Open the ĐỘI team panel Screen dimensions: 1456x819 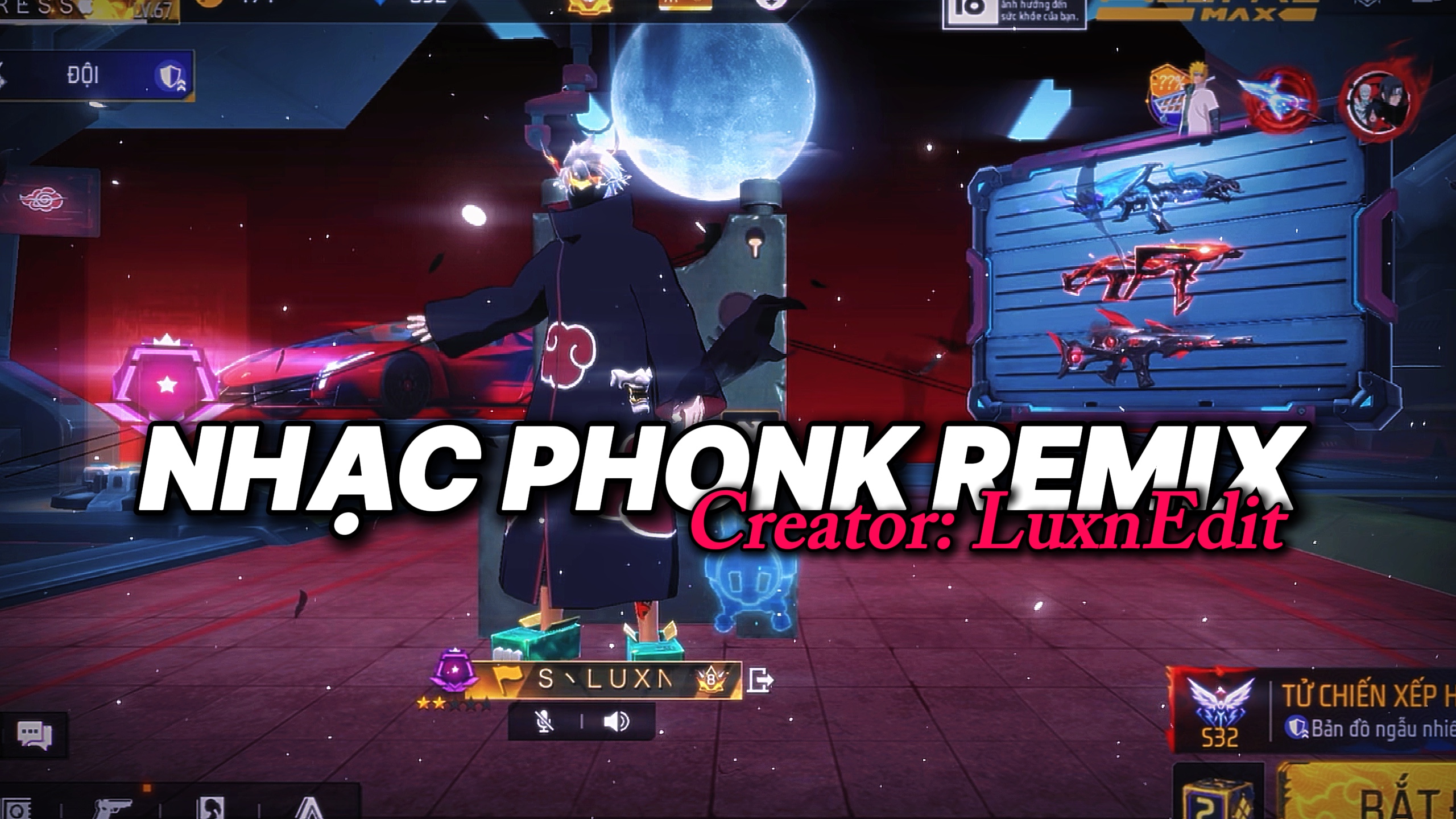coord(97,77)
